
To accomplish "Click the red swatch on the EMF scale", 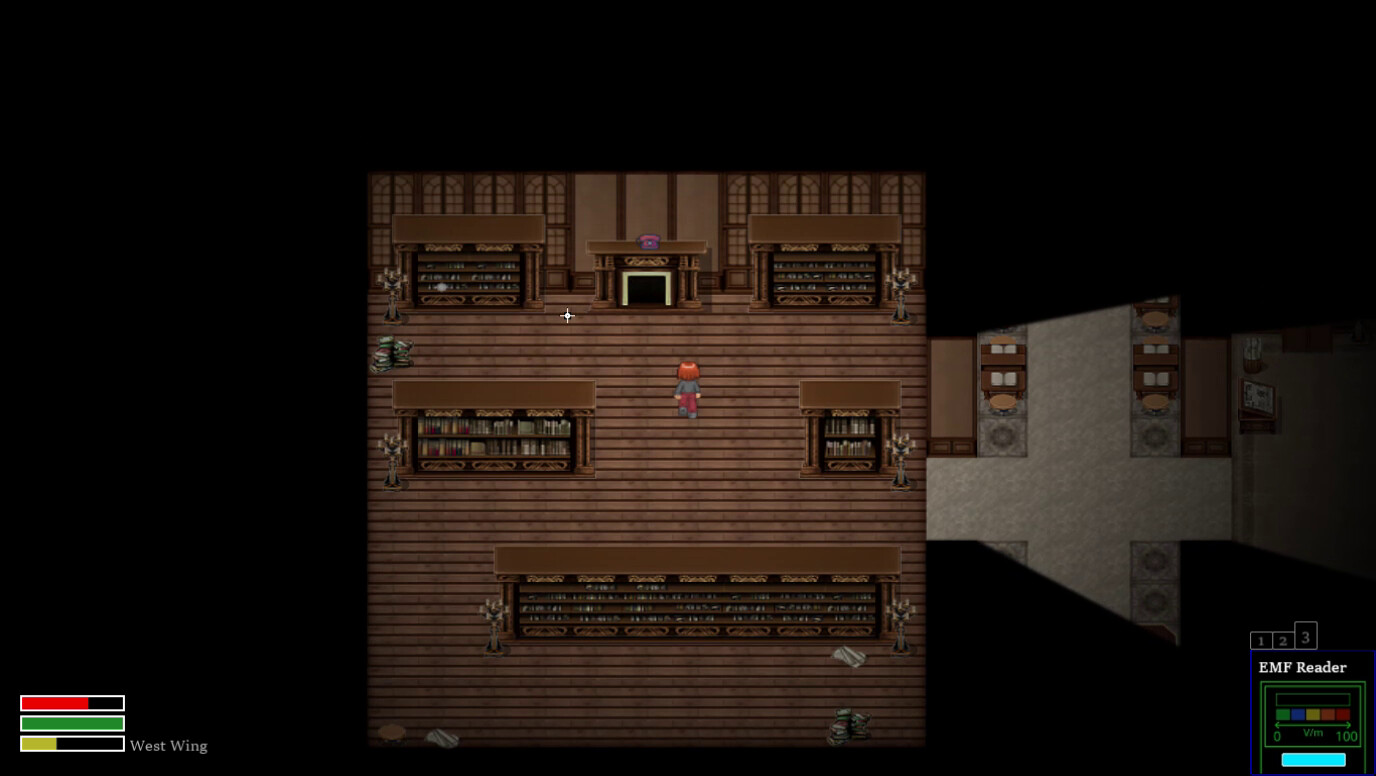I will click(x=1341, y=714).
